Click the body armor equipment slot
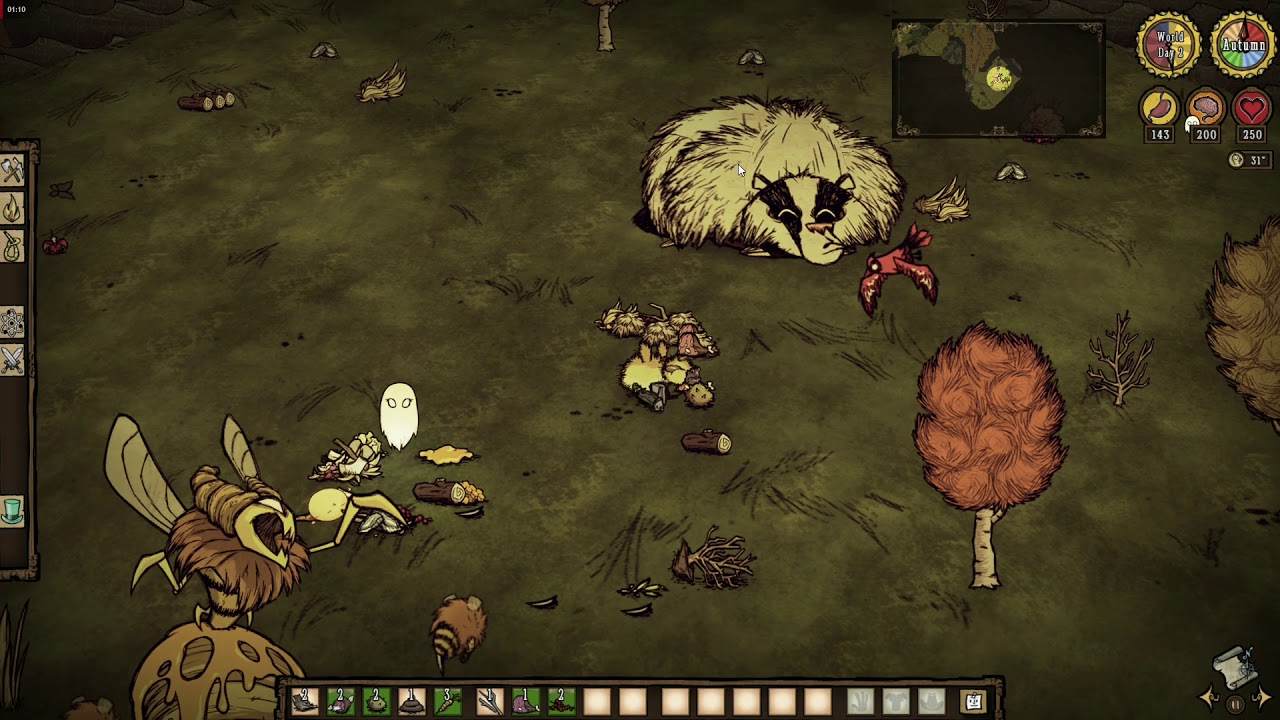The height and width of the screenshot is (720, 1280). [896, 701]
